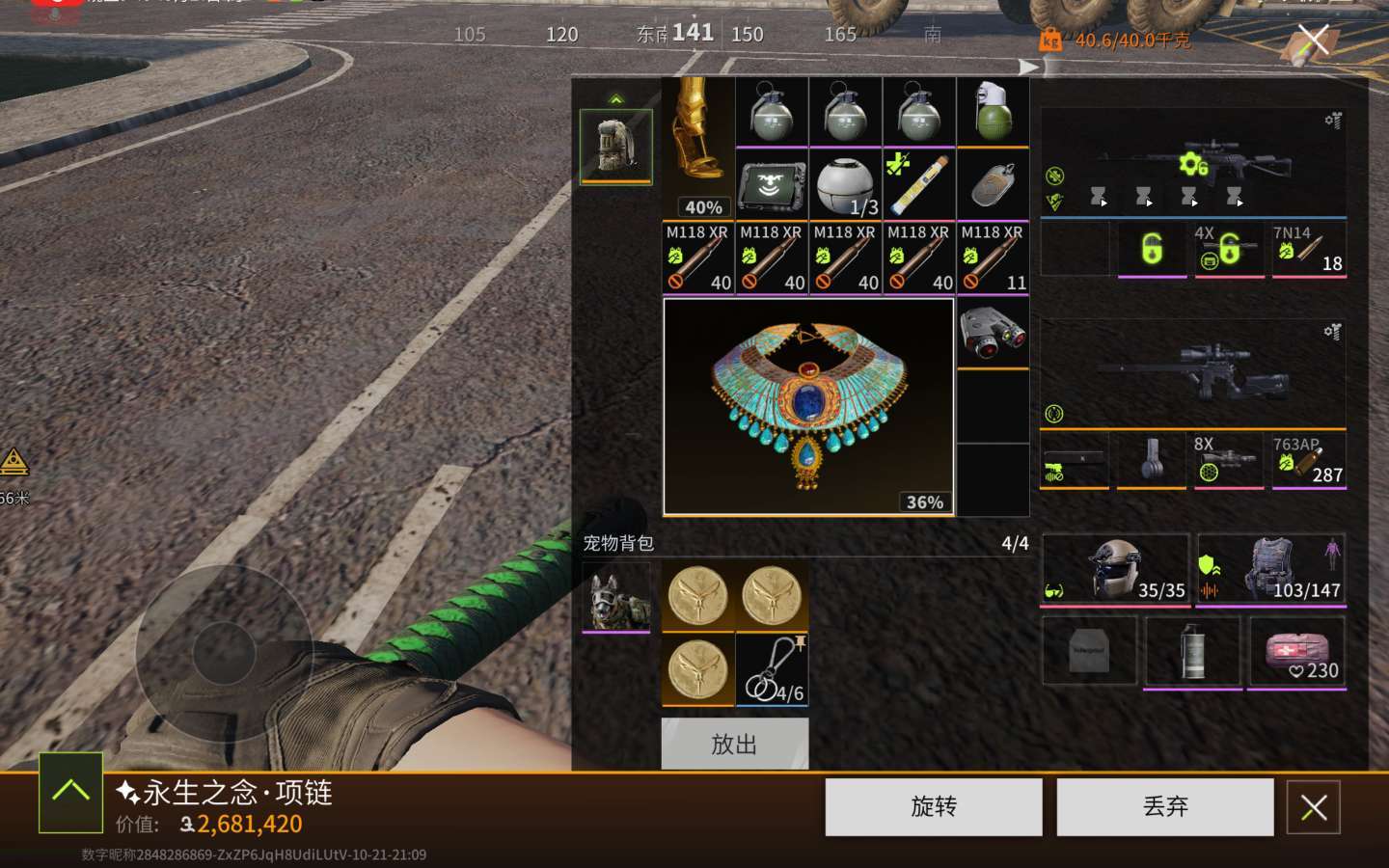Select the pet dog portrait
Viewport: 1389px width, 868px height.
616,597
